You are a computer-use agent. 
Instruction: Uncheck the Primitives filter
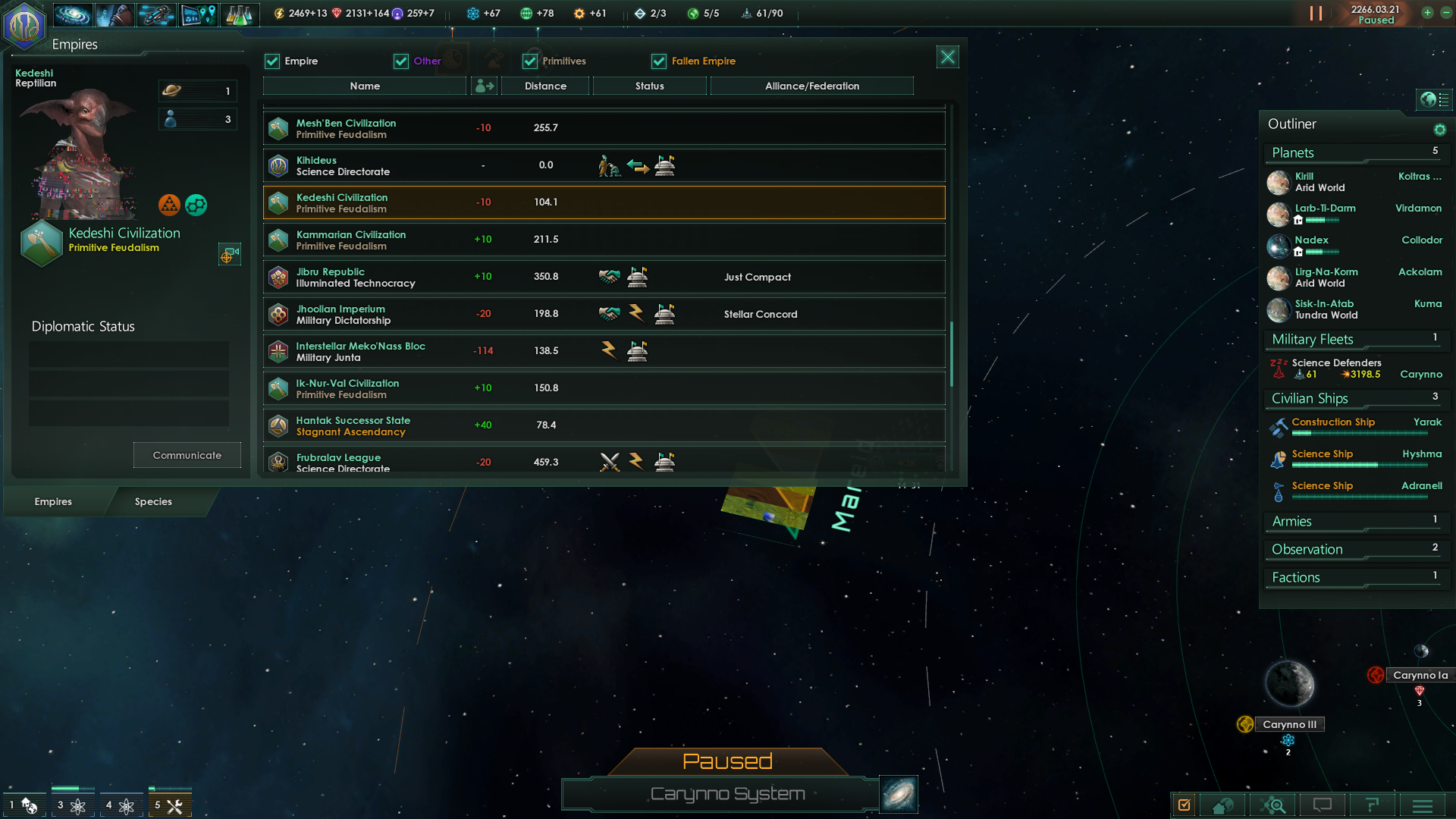click(x=529, y=61)
